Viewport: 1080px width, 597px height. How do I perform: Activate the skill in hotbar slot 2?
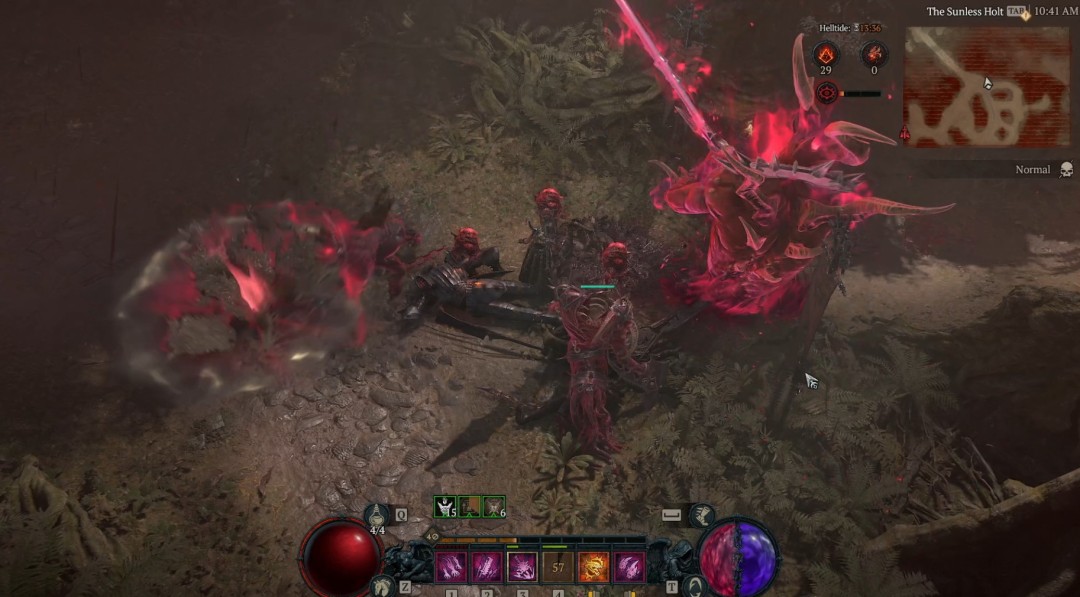coord(486,567)
